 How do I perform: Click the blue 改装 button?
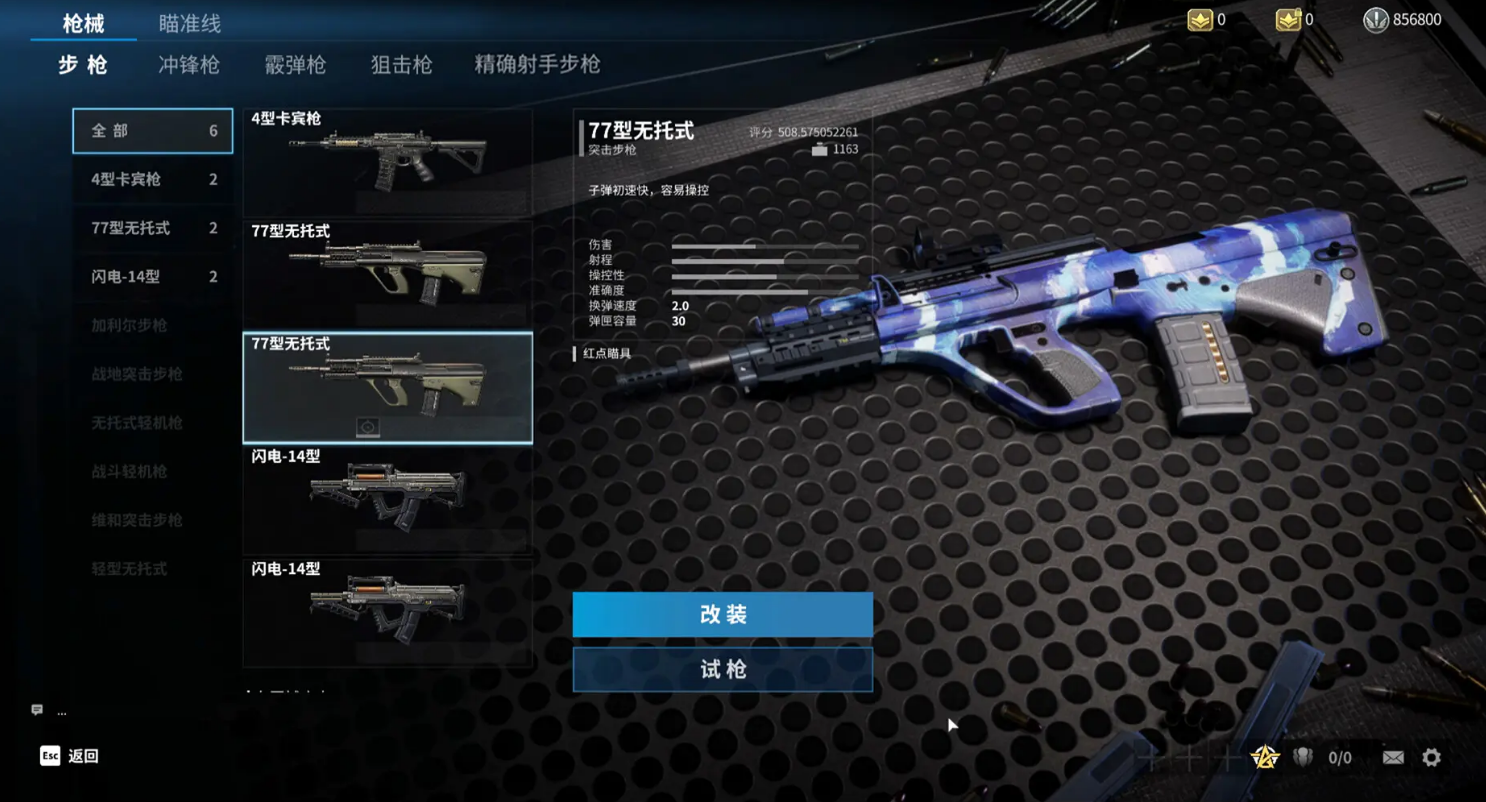point(722,614)
